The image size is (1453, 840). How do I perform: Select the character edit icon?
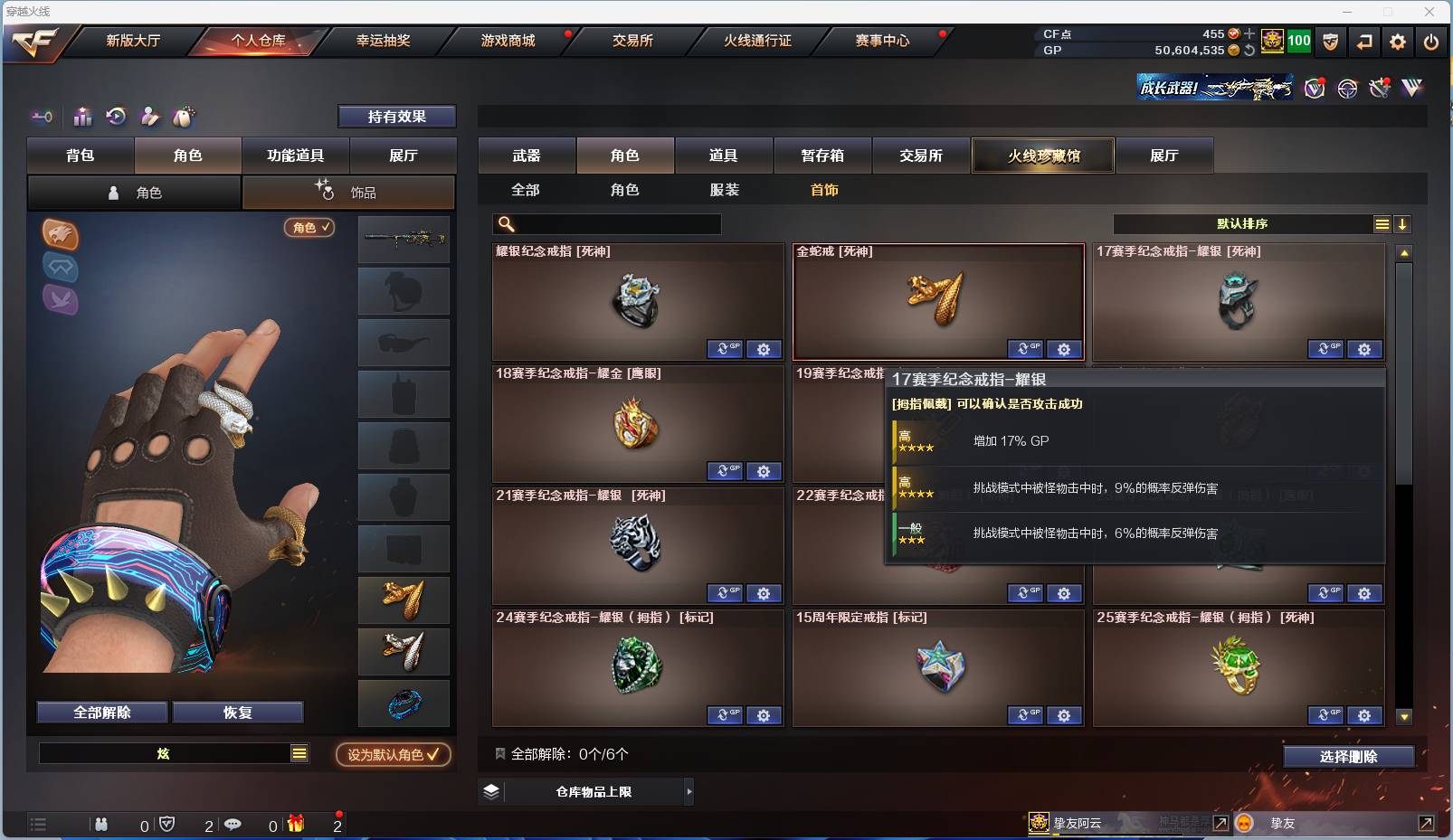coord(151,117)
